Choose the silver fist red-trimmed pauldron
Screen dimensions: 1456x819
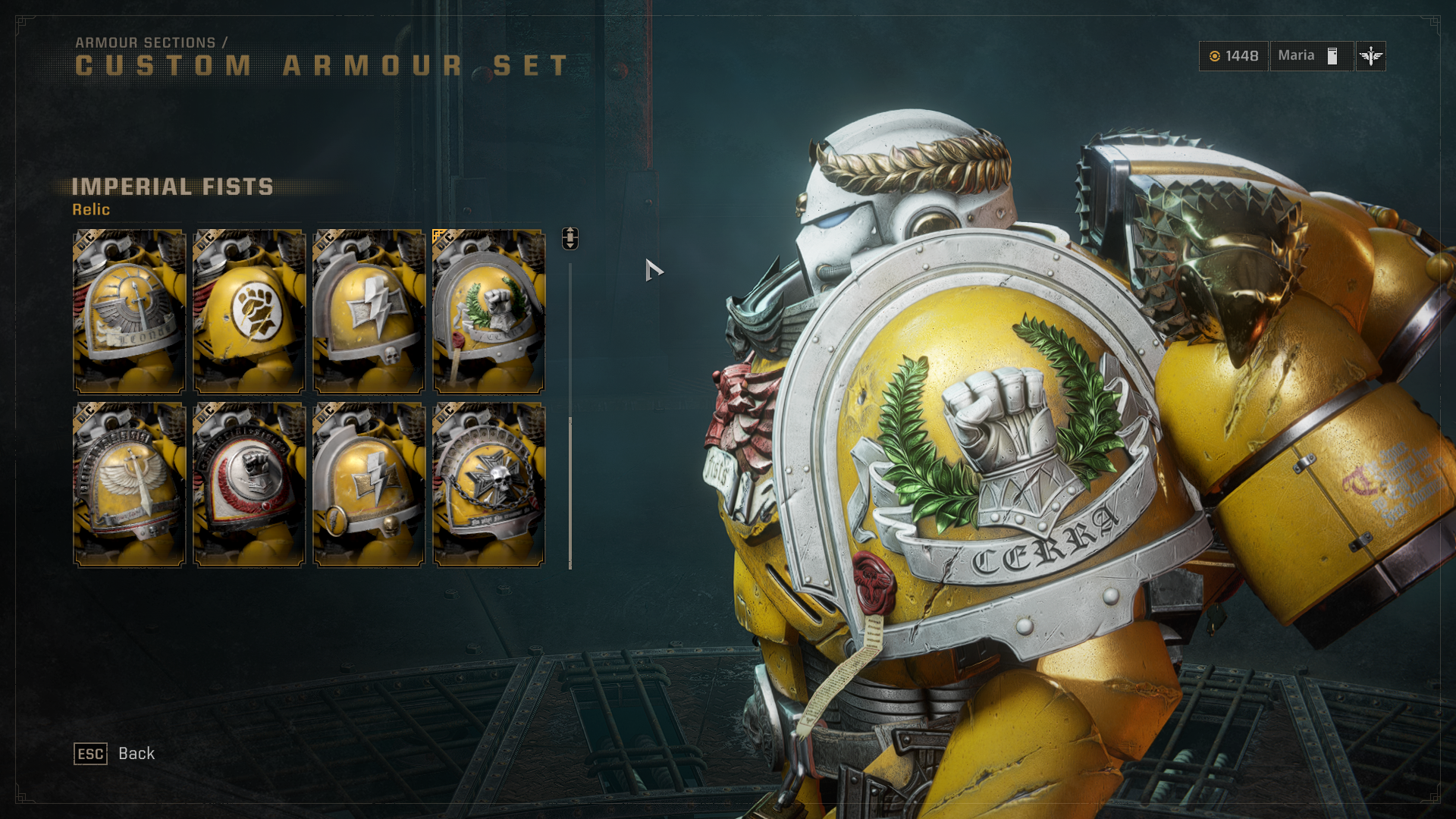[249, 484]
